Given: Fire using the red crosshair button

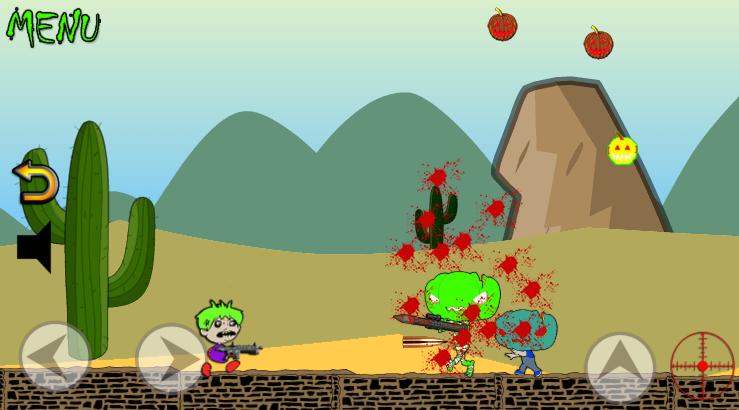Looking at the screenshot, I should pyautogui.click(x=702, y=365).
